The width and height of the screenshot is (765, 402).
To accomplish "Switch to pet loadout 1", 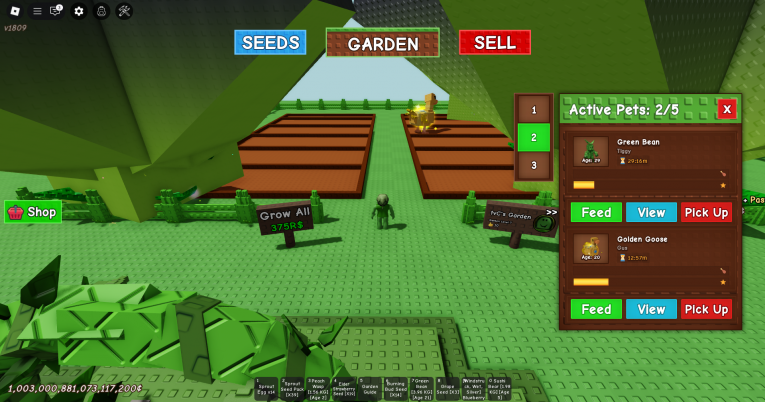I will click(x=534, y=110).
